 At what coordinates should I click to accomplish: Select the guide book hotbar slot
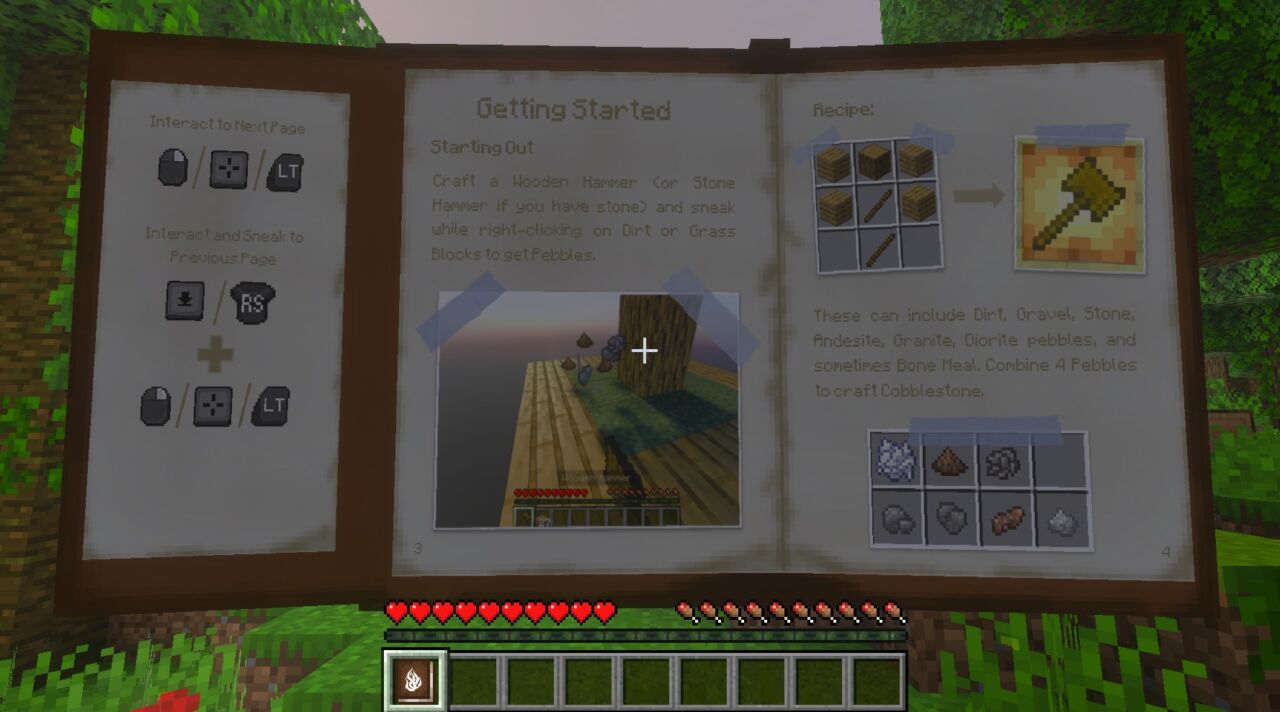416,681
